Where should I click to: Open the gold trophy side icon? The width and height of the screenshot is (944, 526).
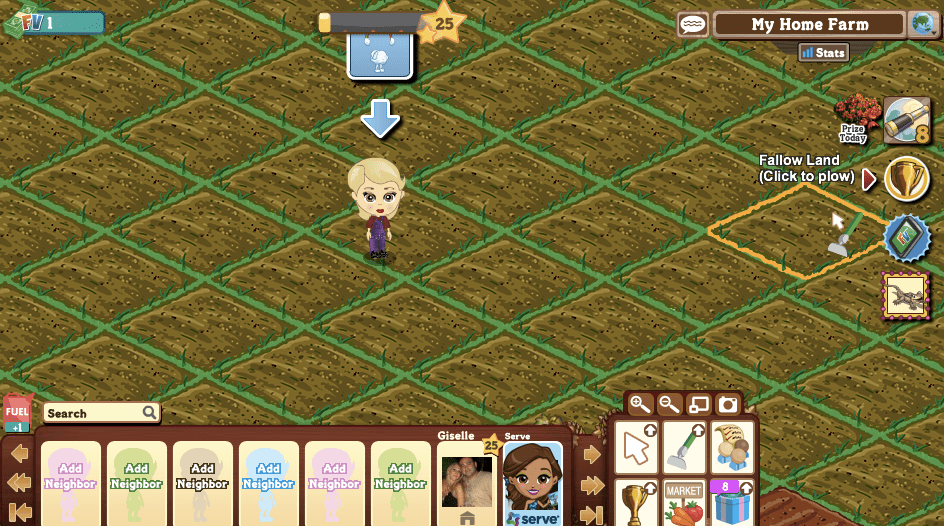[x=907, y=178]
